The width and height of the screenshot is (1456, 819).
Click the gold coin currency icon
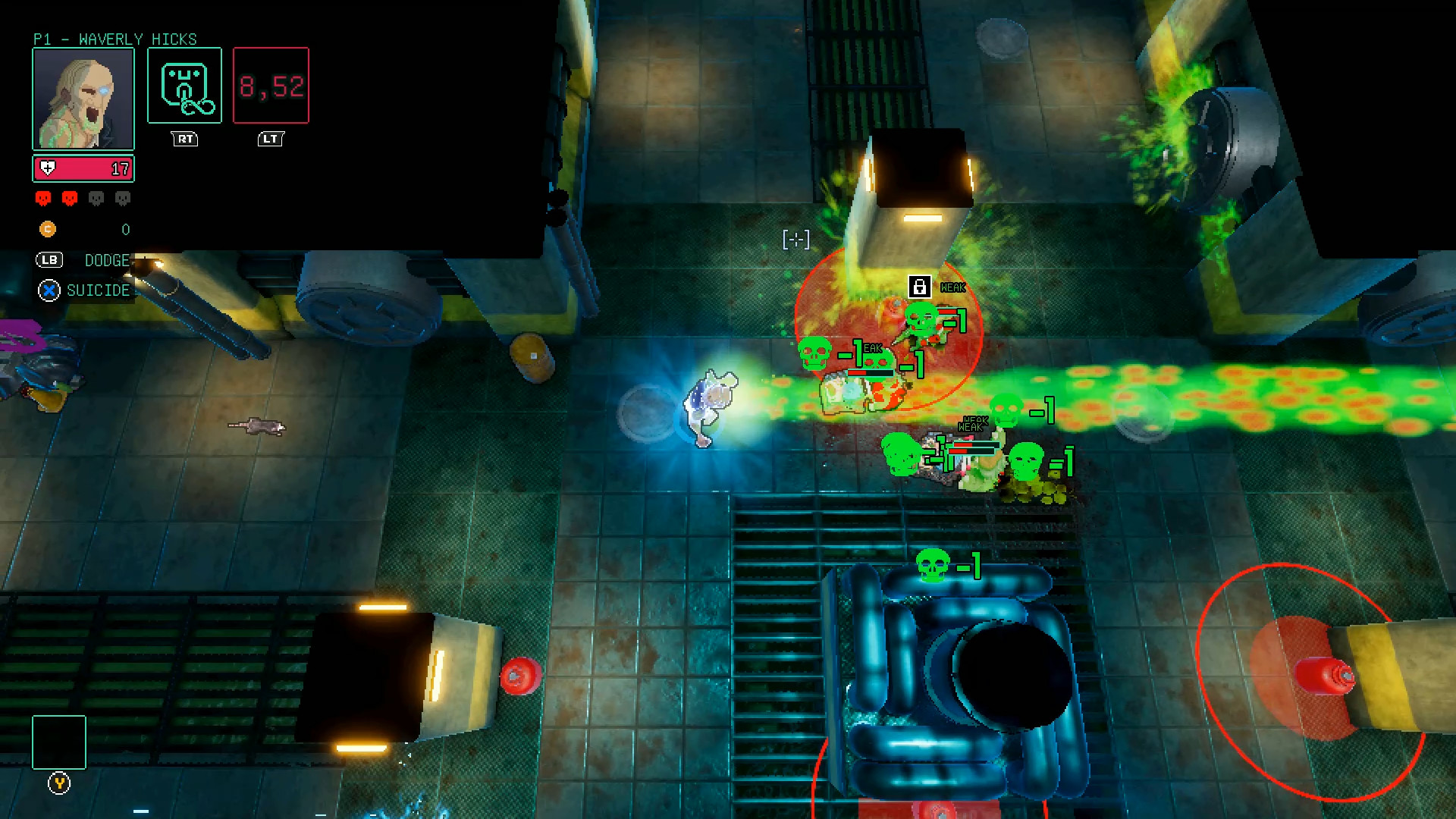click(47, 229)
